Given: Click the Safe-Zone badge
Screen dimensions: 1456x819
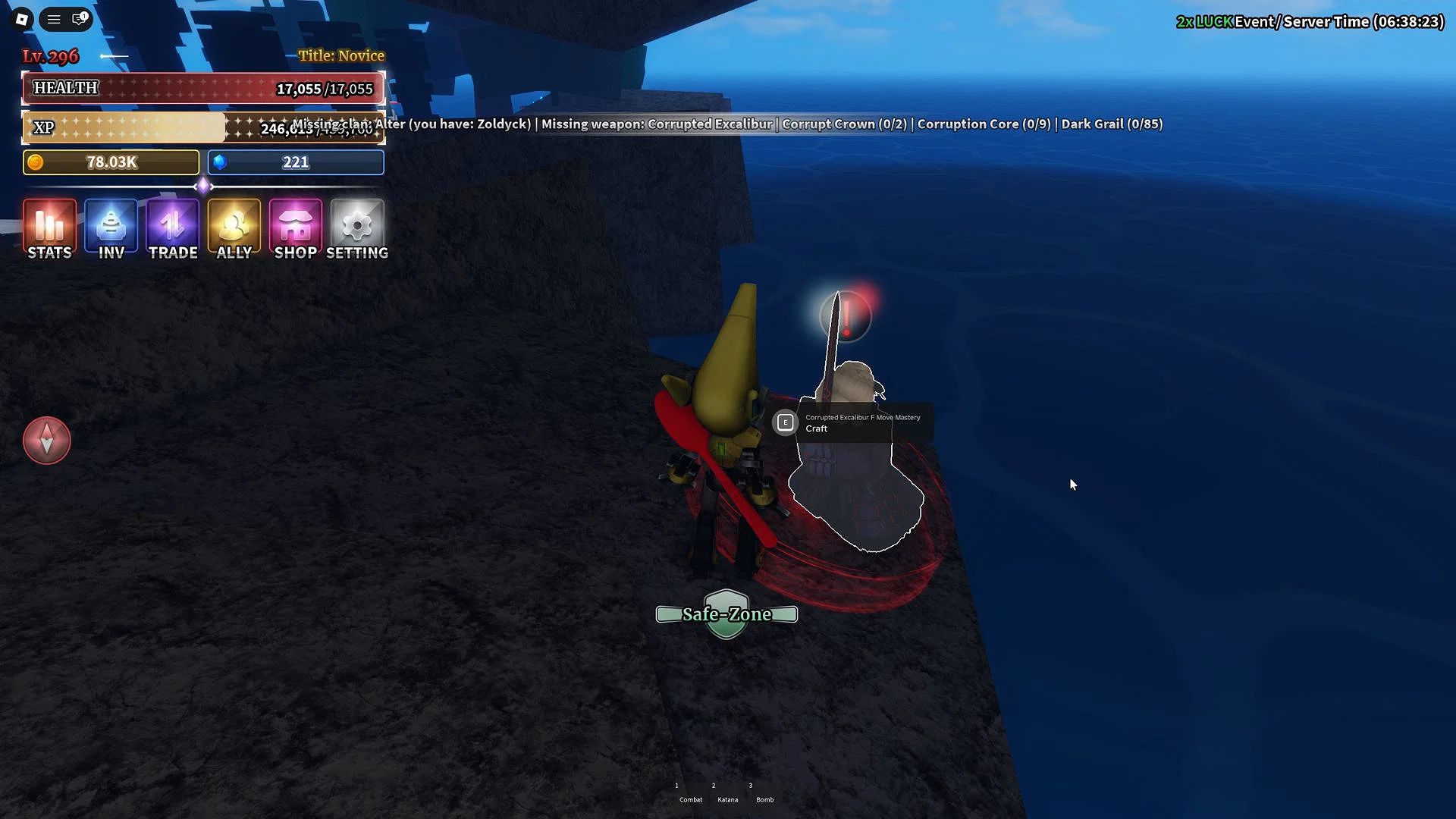Looking at the screenshot, I should (x=726, y=614).
